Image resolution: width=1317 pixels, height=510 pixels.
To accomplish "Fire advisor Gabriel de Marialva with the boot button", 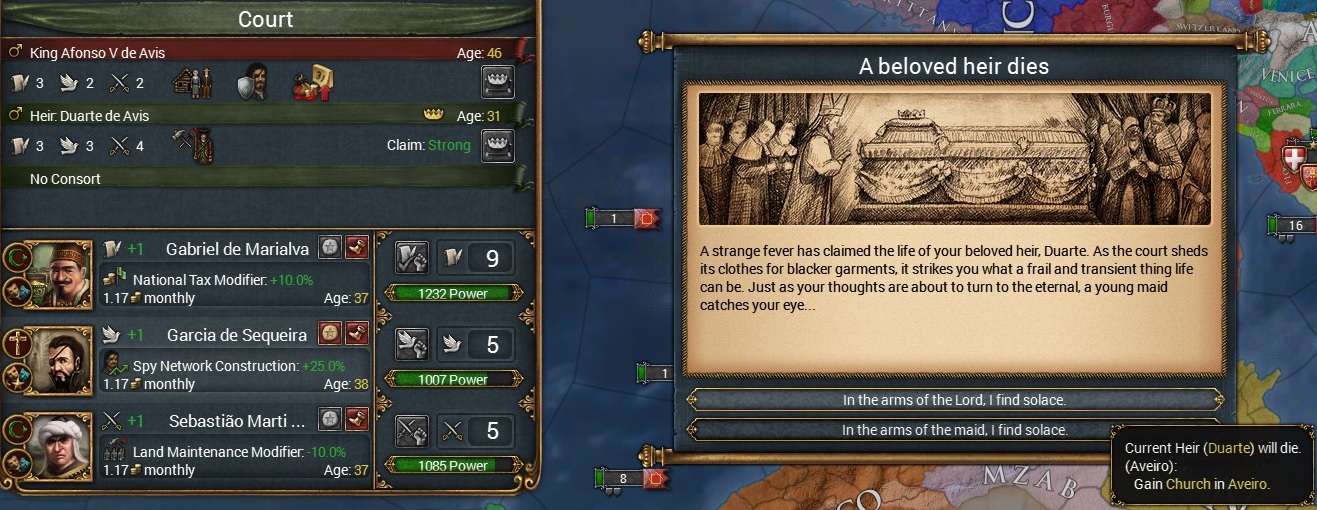I will click(357, 248).
